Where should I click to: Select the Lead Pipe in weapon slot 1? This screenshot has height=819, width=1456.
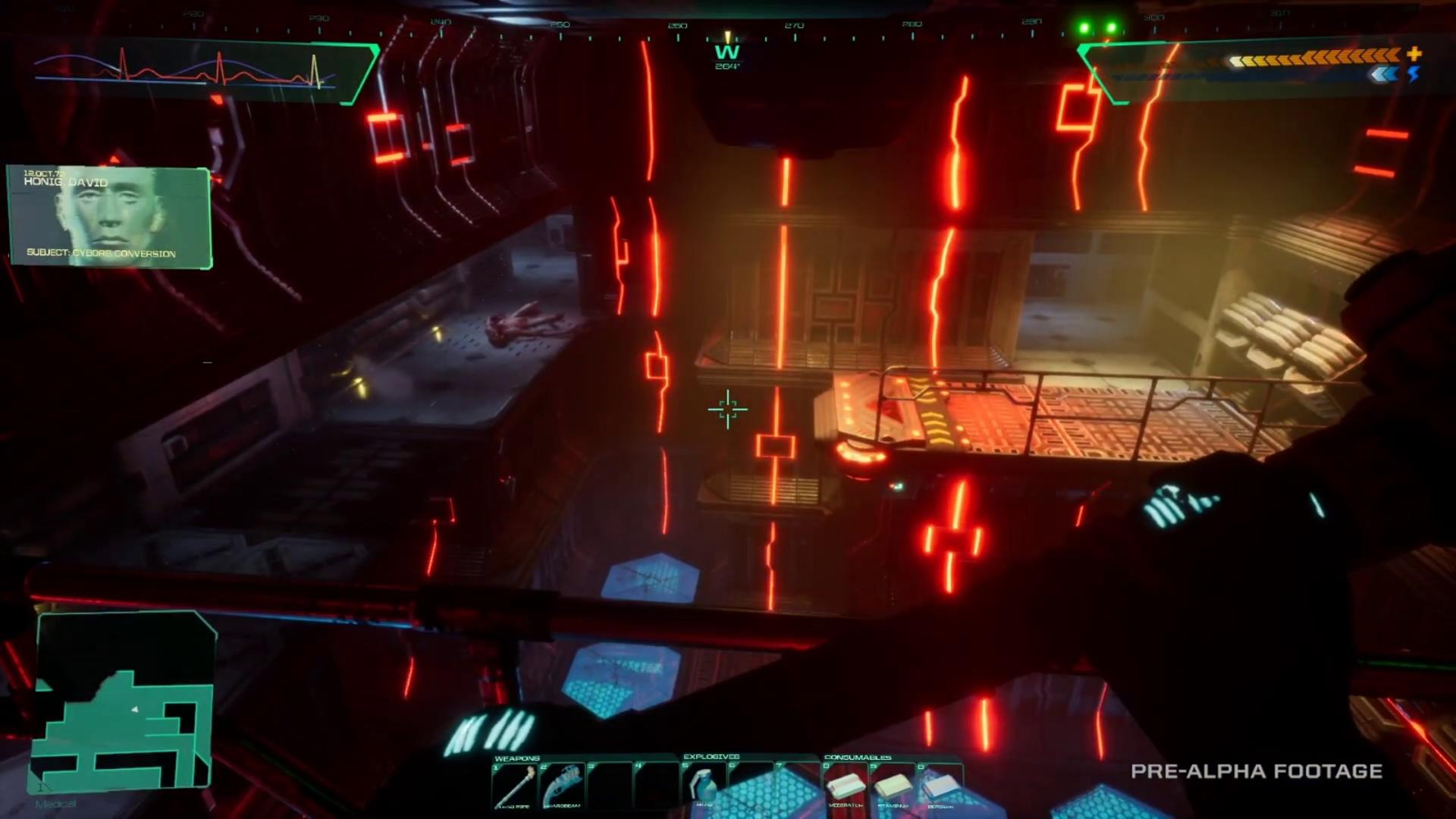pyautogui.click(x=514, y=783)
